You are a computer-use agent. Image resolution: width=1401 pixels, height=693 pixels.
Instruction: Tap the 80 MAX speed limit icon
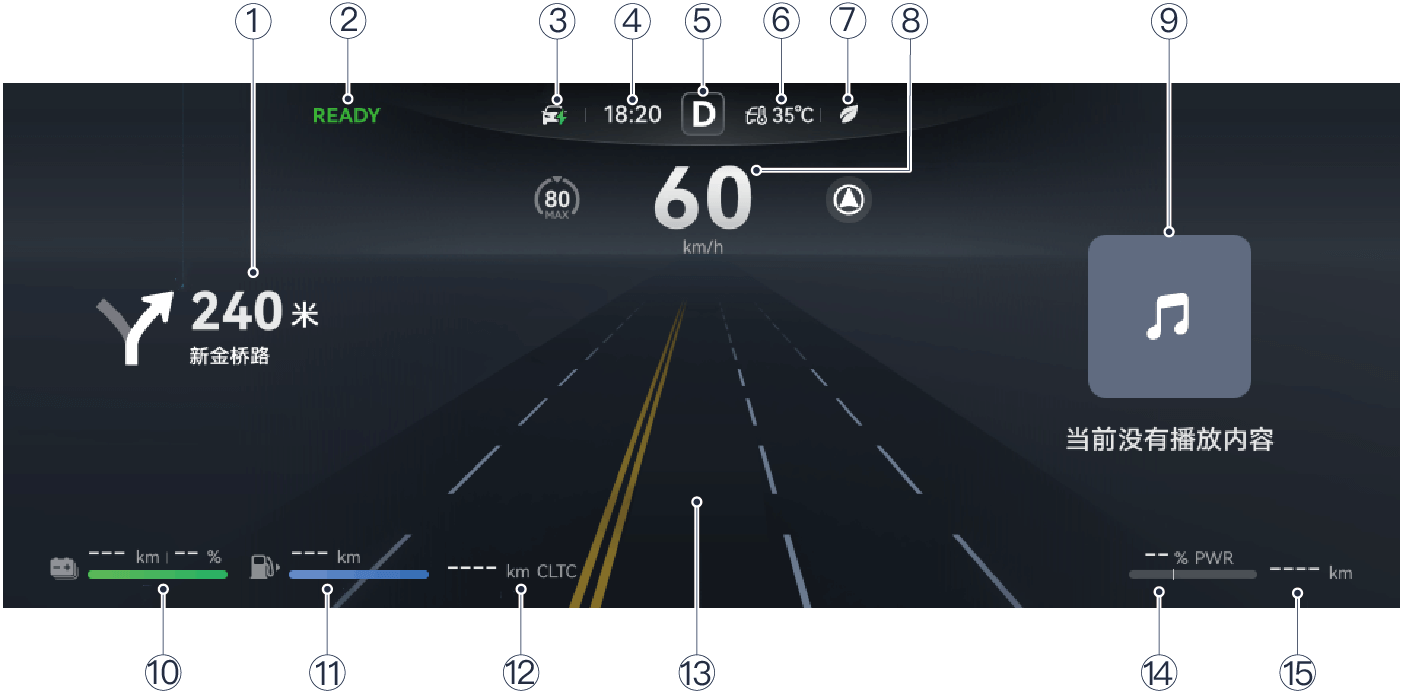[557, 201]
